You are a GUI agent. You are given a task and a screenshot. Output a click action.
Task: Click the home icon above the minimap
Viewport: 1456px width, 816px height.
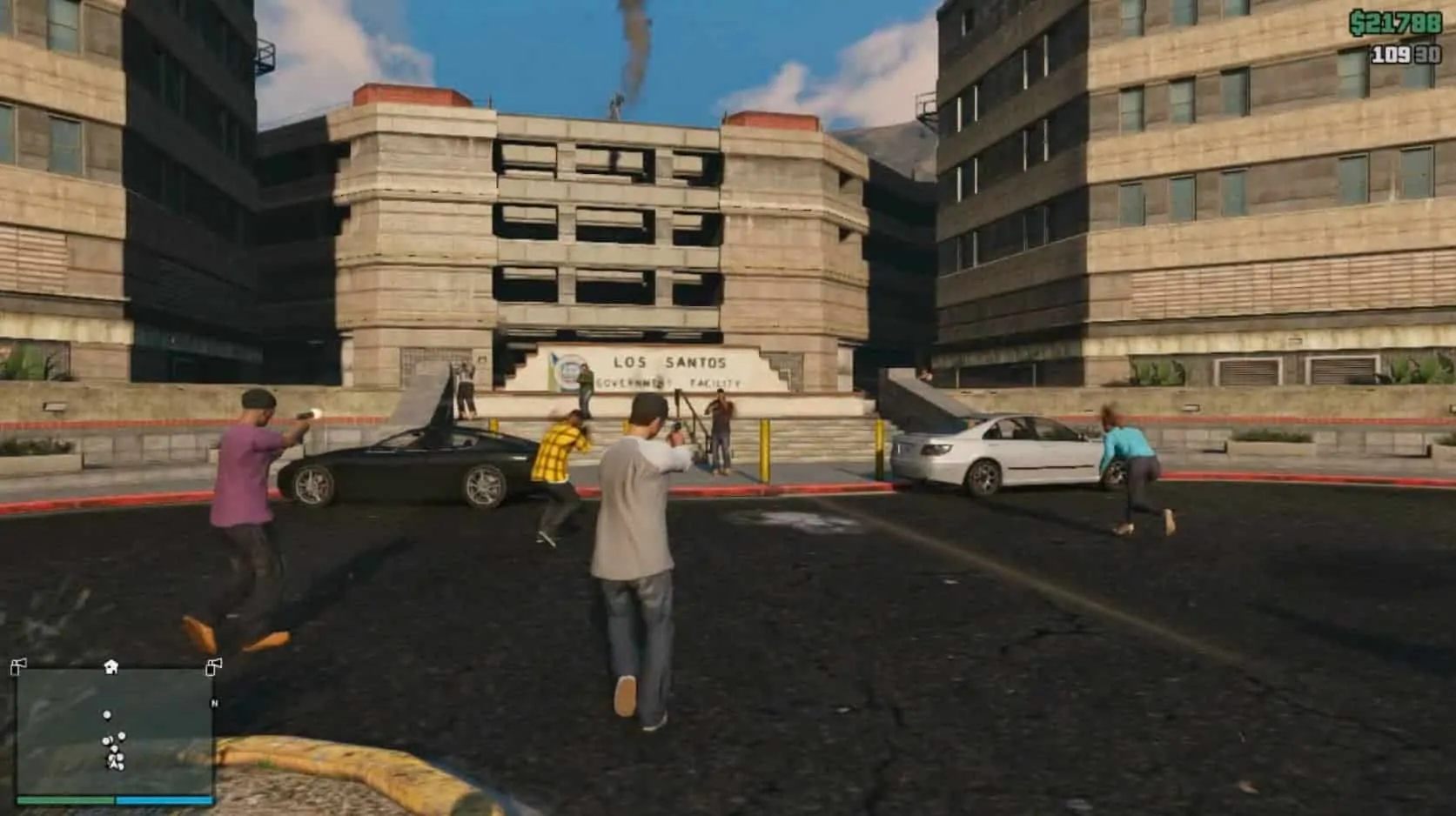(x=111, y=666)
